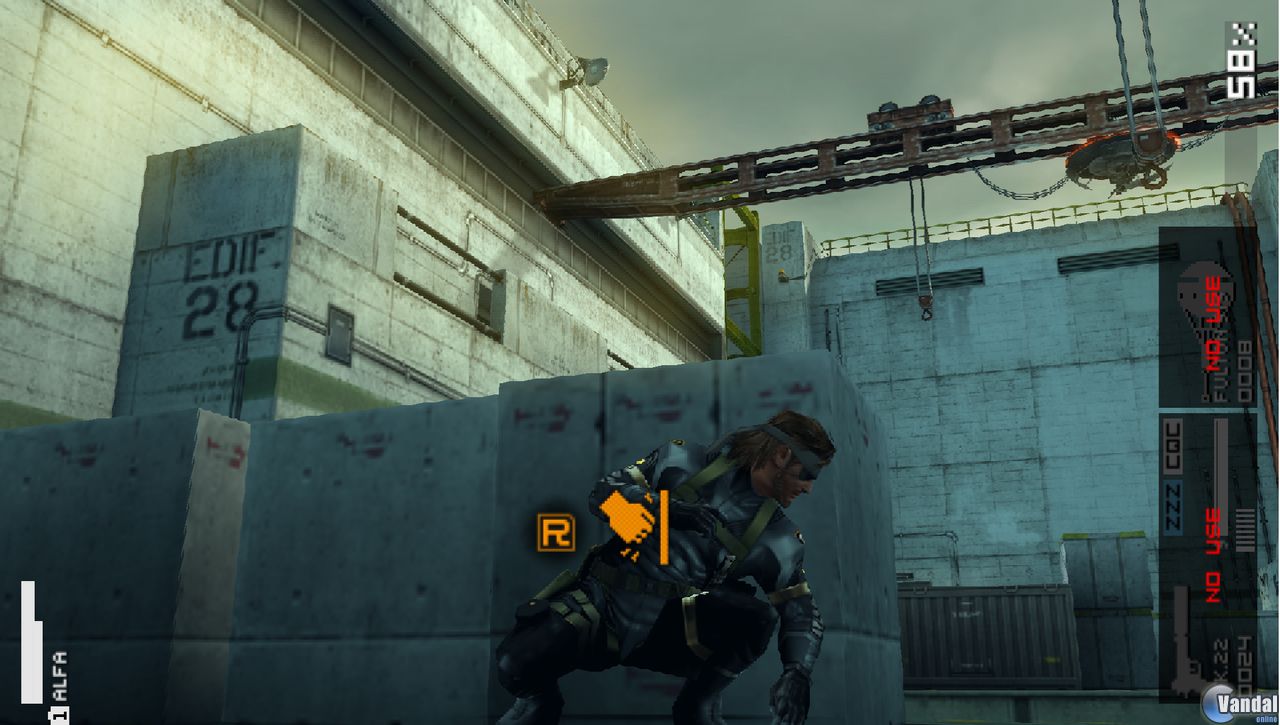This screenshot has width=1280, height=725.
Task: Click the number 1 marker beside ALFA
Action: click(x=59, y=714)
